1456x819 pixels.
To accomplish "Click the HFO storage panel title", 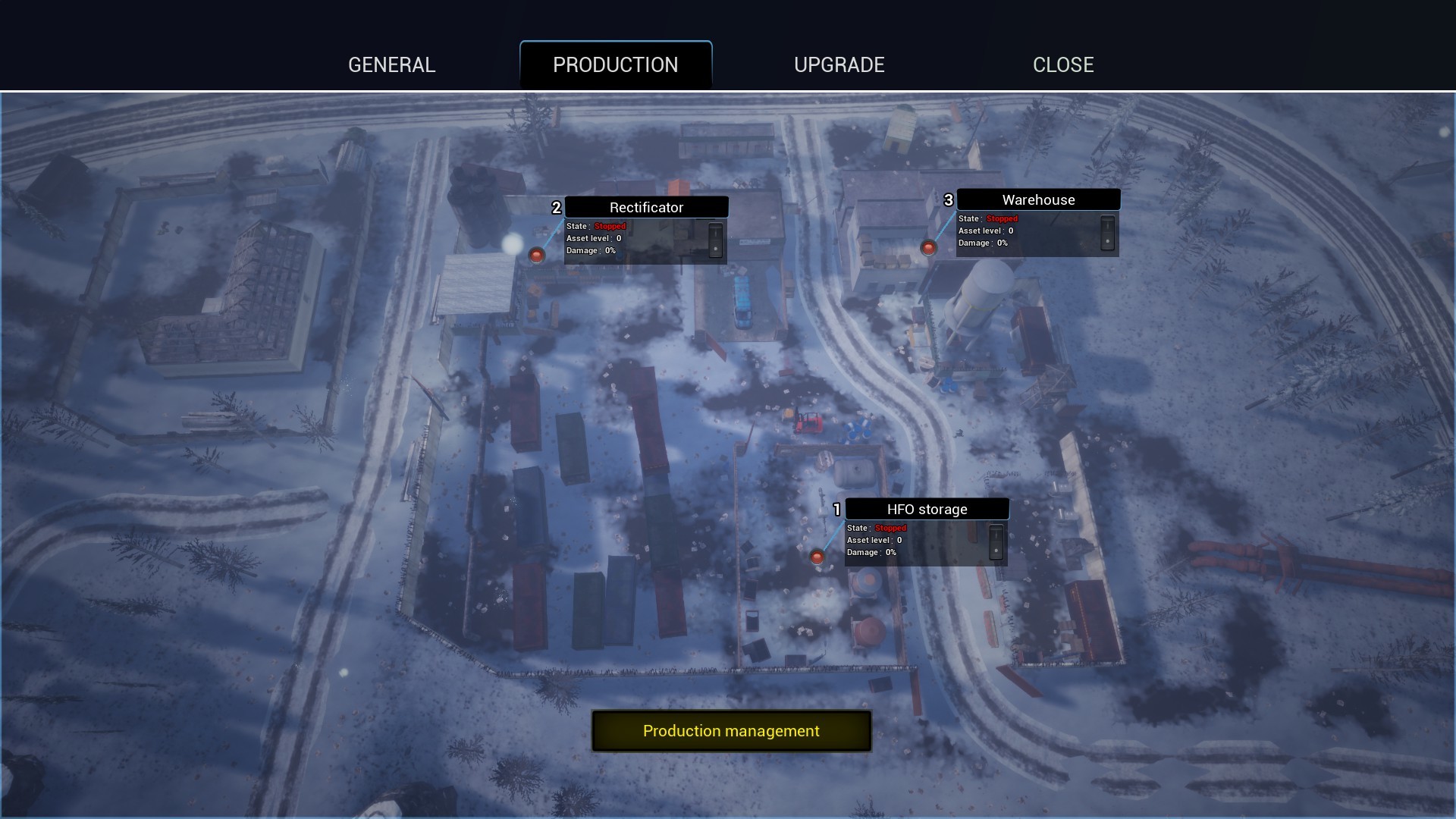I will (x=927, y=509).
